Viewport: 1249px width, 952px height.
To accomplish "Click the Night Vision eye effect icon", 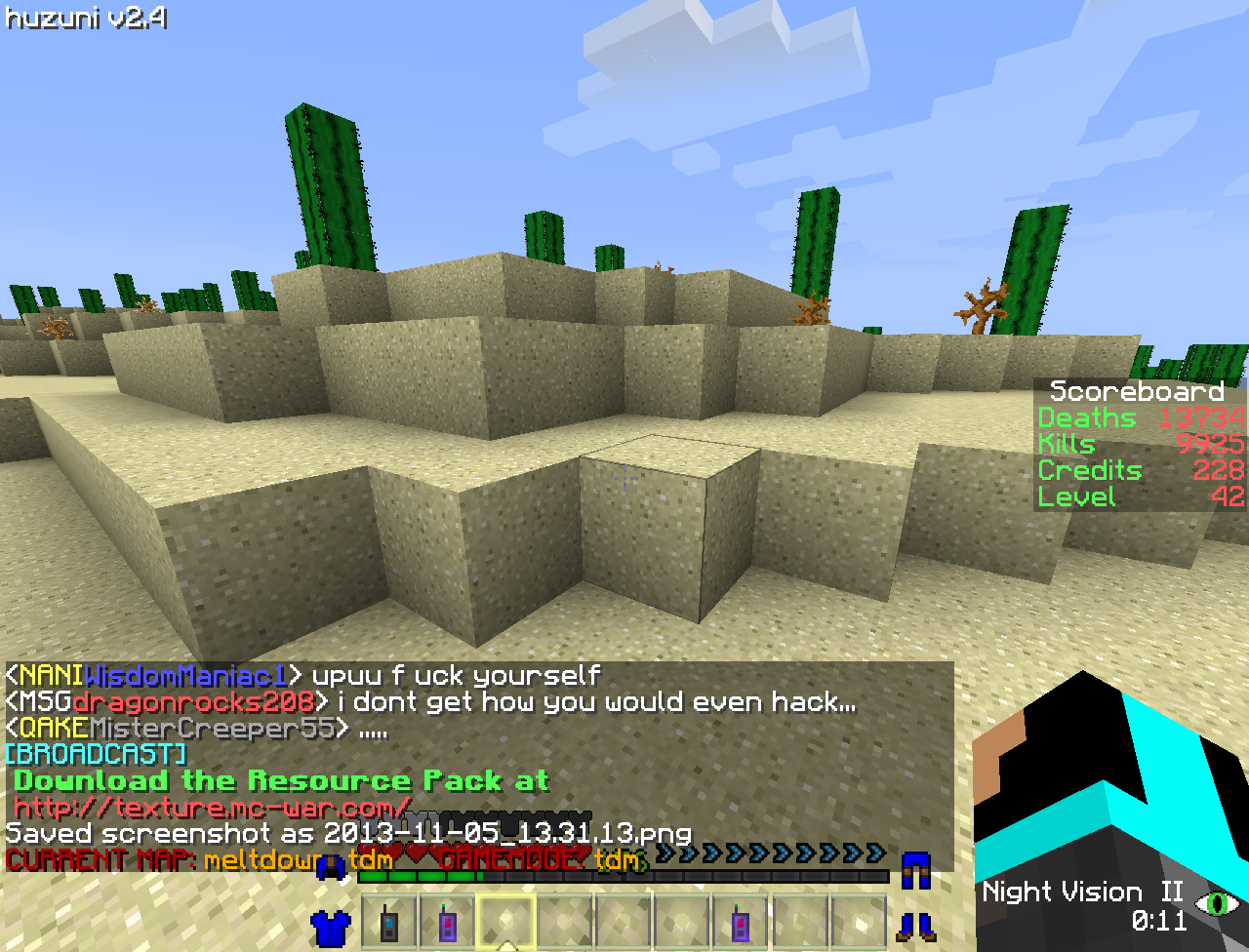I will tap(1218, 902).
